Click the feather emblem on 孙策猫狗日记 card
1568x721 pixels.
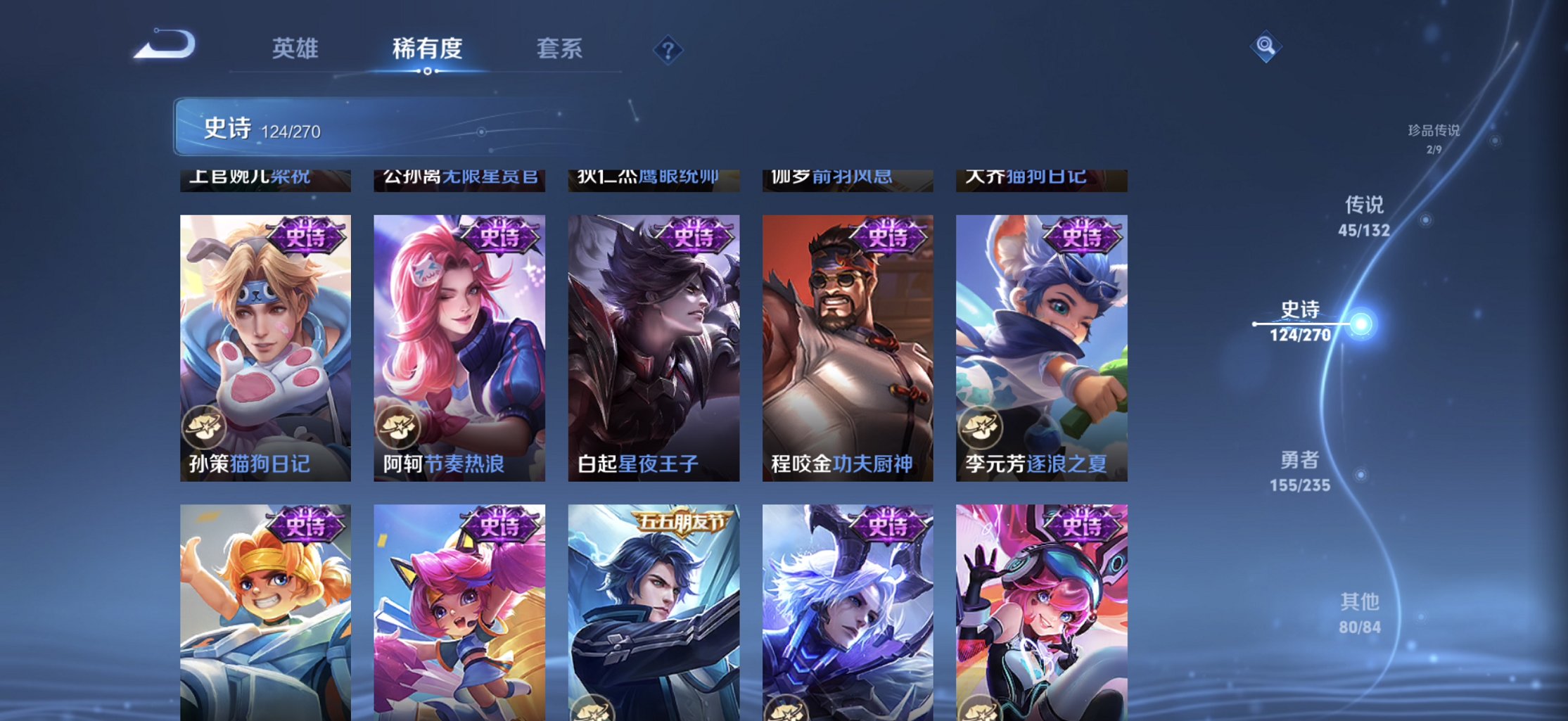coord(203,425)
